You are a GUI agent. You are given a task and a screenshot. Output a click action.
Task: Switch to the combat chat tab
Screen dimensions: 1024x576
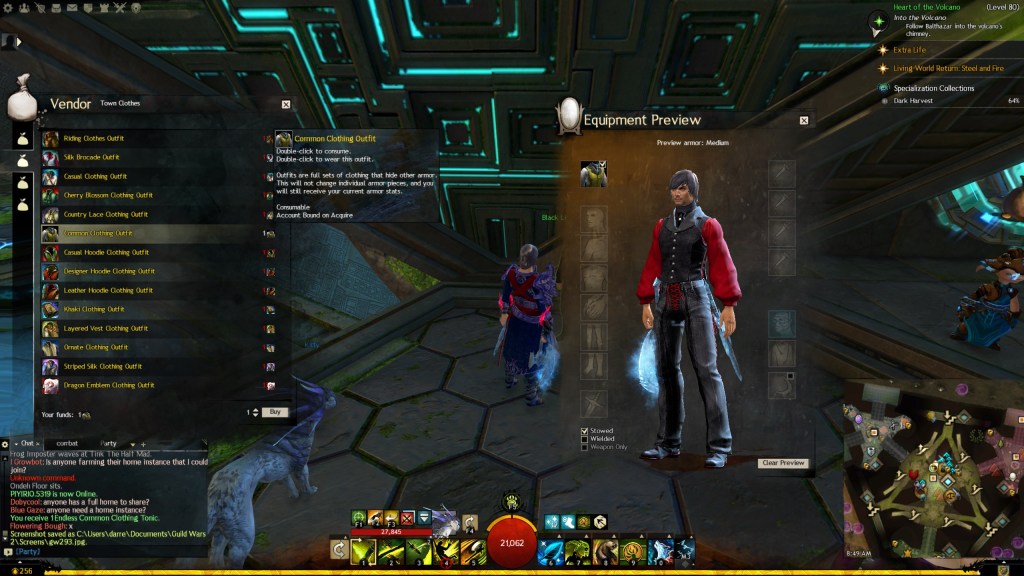tap(67, 443)
